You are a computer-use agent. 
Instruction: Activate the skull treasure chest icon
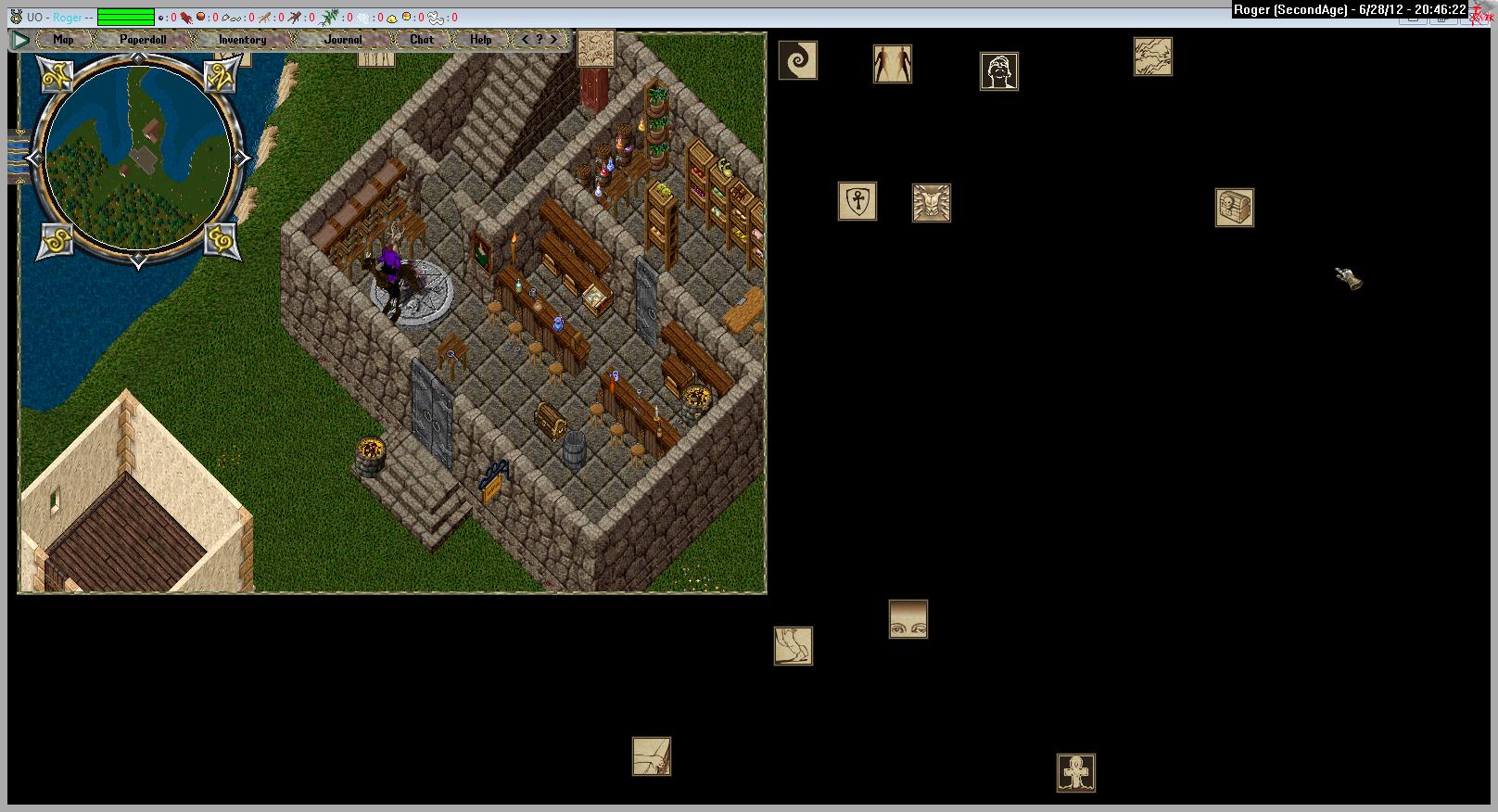pyautogui.click(x=1235, y=208)
